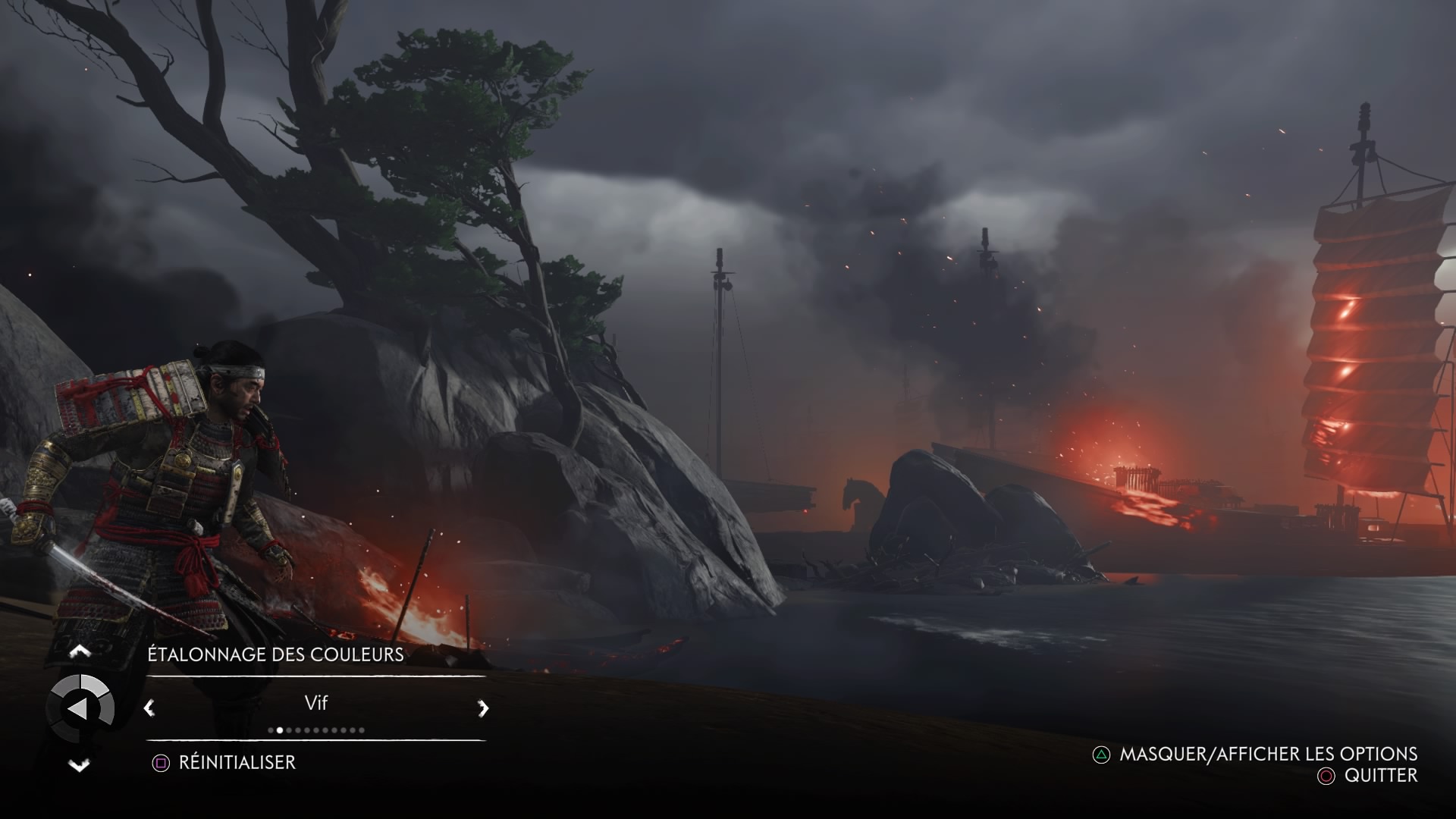Click the Vif color grading value
The image size is (1456, 819).
click(x=315, y=703)
